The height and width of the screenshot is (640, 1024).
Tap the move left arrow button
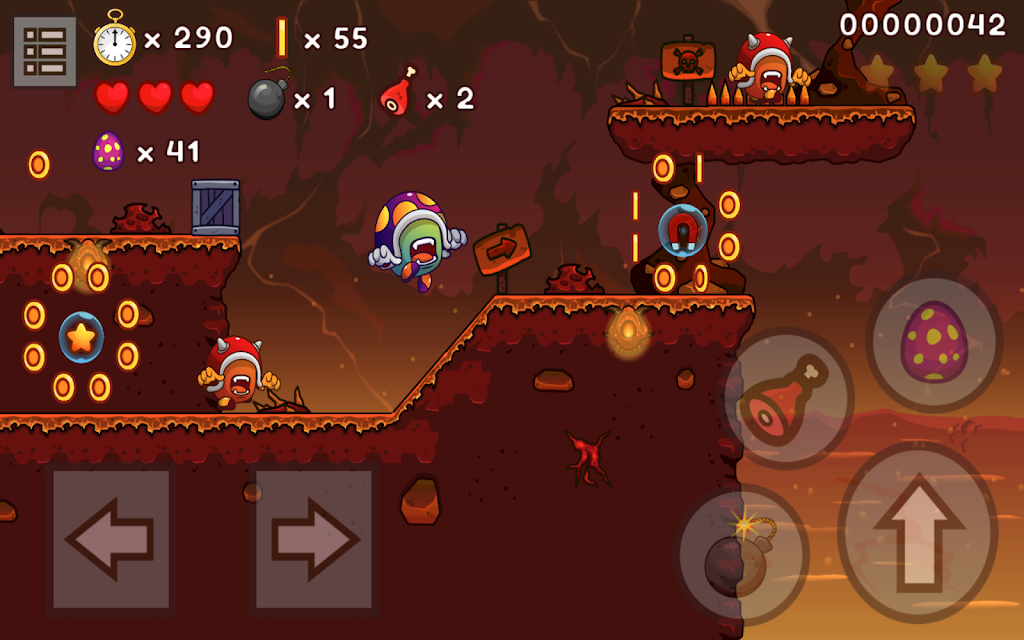click(111, 540)
